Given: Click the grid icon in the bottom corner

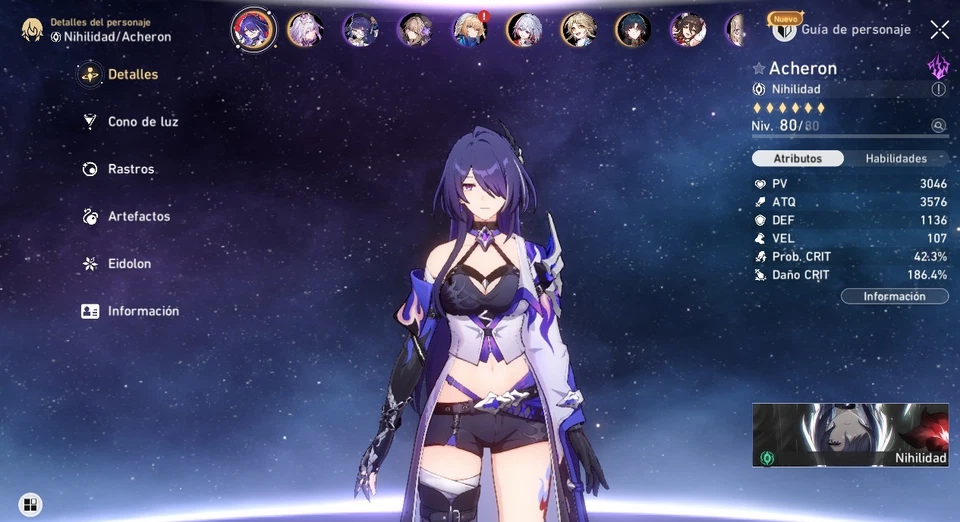Looking at the screenshot, I should (30, 505).
